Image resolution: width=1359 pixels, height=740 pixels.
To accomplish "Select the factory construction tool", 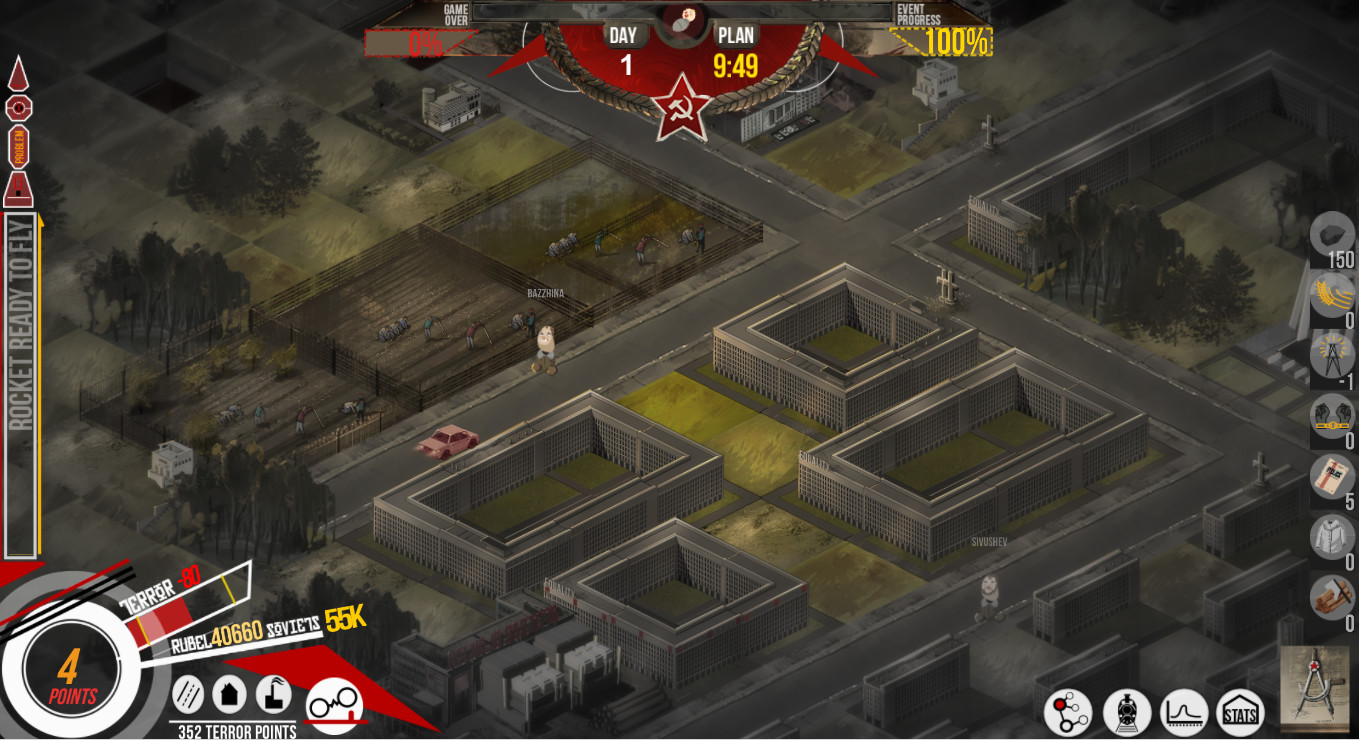I will (x=276, y=695).
